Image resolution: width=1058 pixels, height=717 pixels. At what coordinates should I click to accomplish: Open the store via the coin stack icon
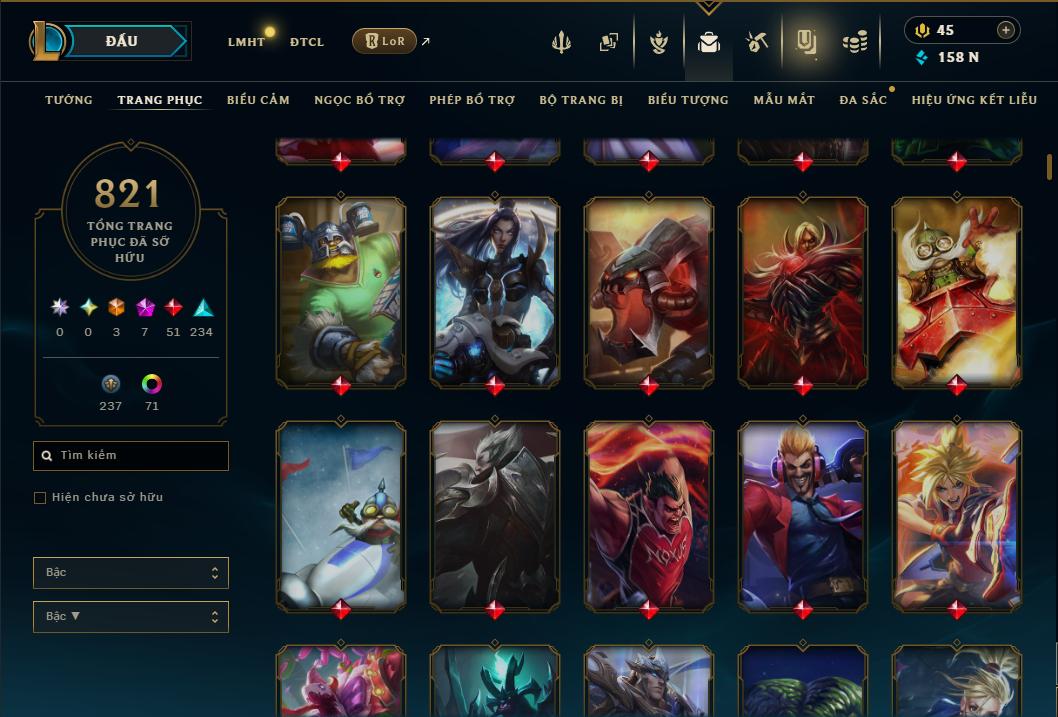tap(854, 42)
